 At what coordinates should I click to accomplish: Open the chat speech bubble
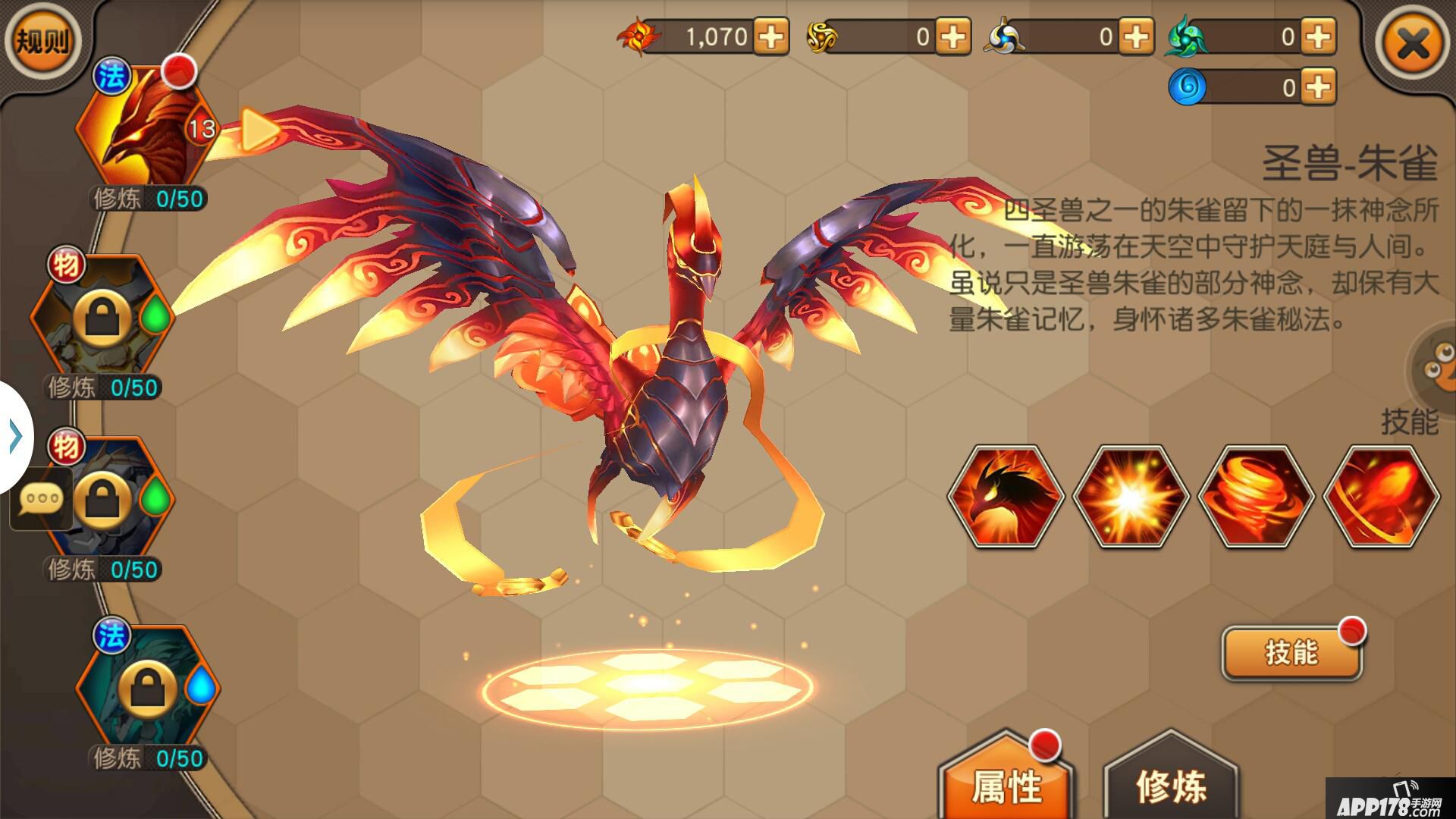(42, 499)
